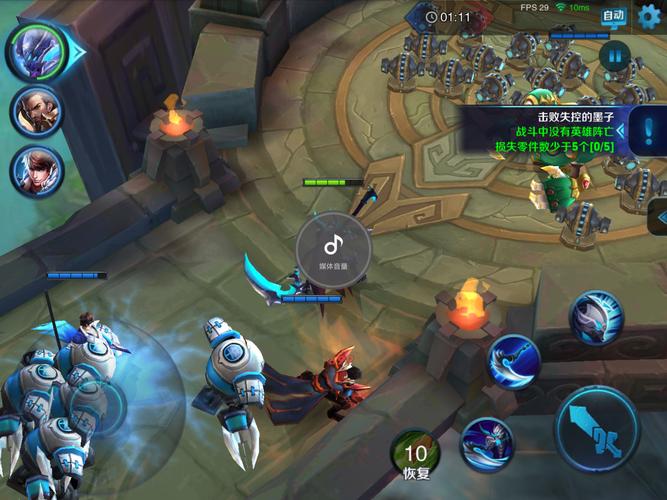
Task: Switch to the bearded warrior hero portrait
Action: (36, 113)
